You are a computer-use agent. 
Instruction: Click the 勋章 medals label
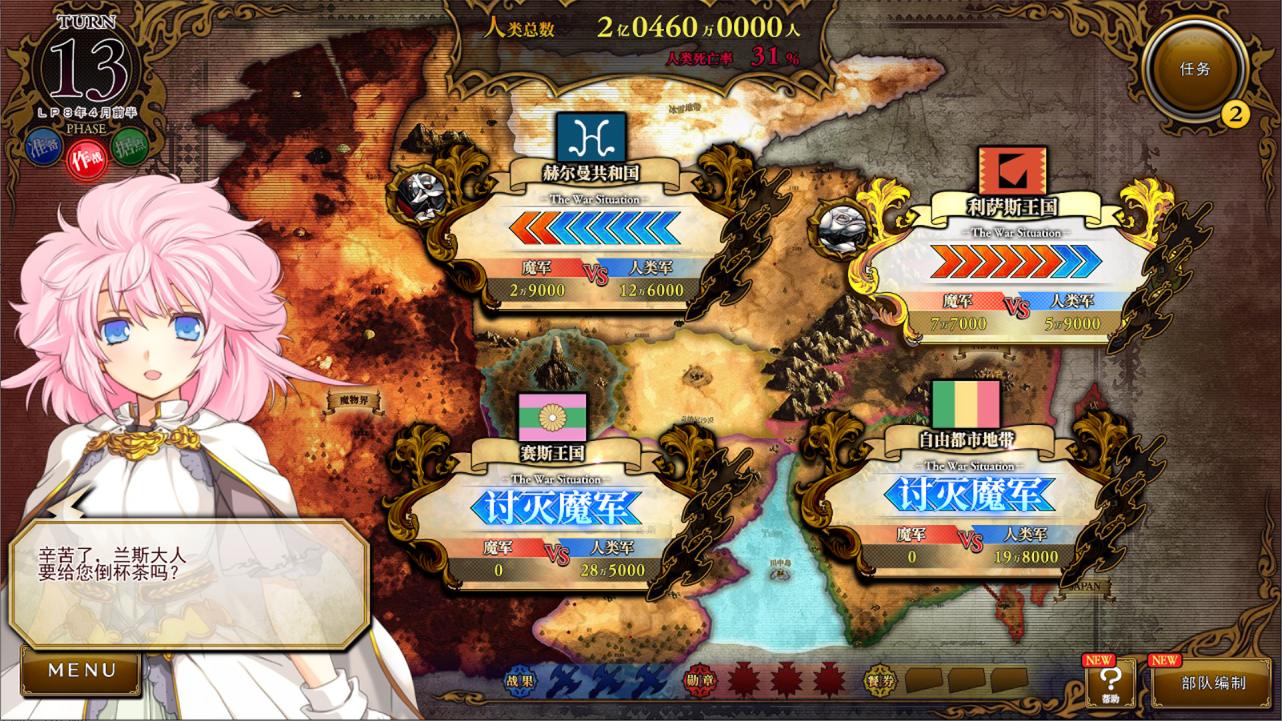[x=699, y=680]
